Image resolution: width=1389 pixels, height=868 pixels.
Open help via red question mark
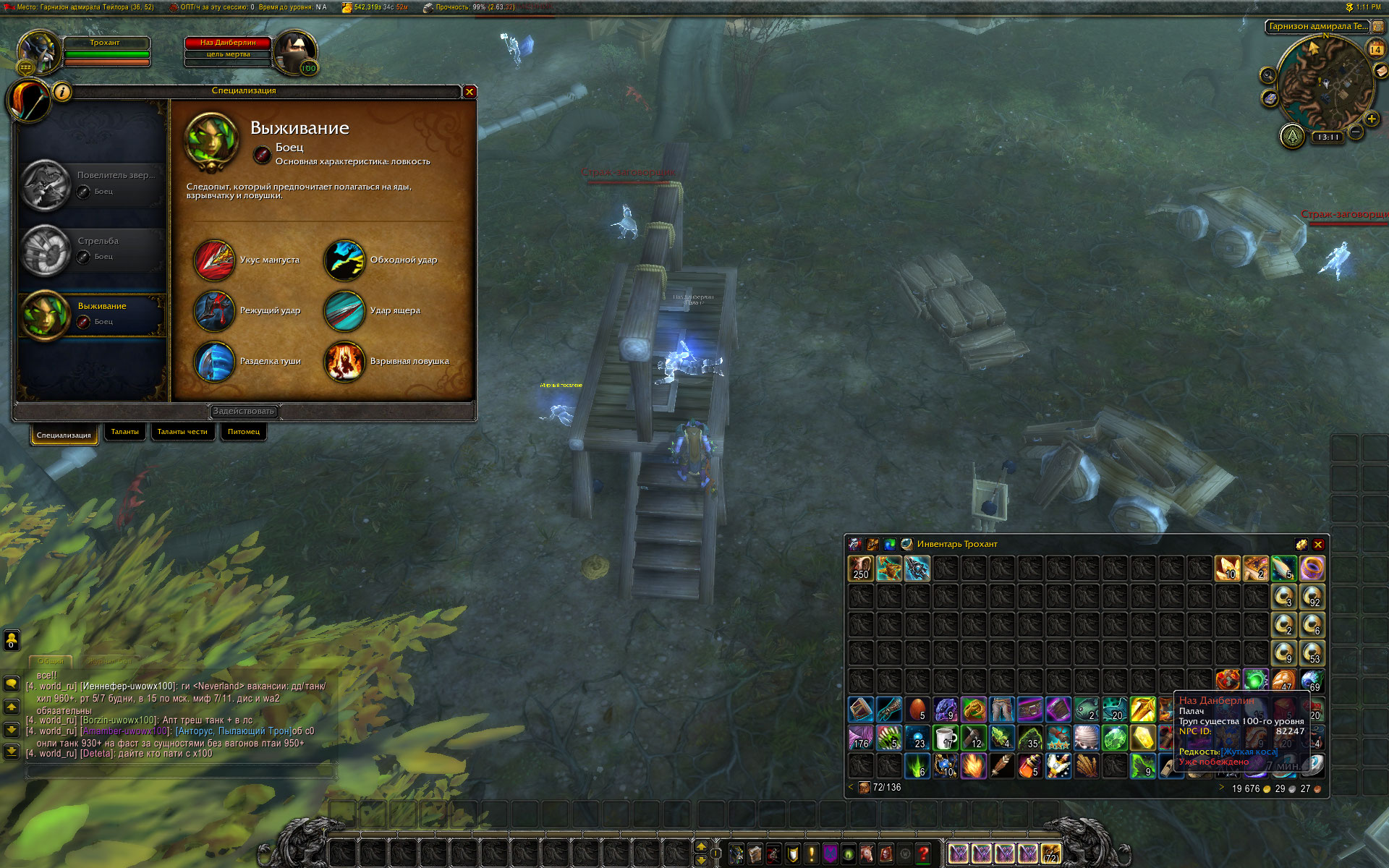coord(923,854)
